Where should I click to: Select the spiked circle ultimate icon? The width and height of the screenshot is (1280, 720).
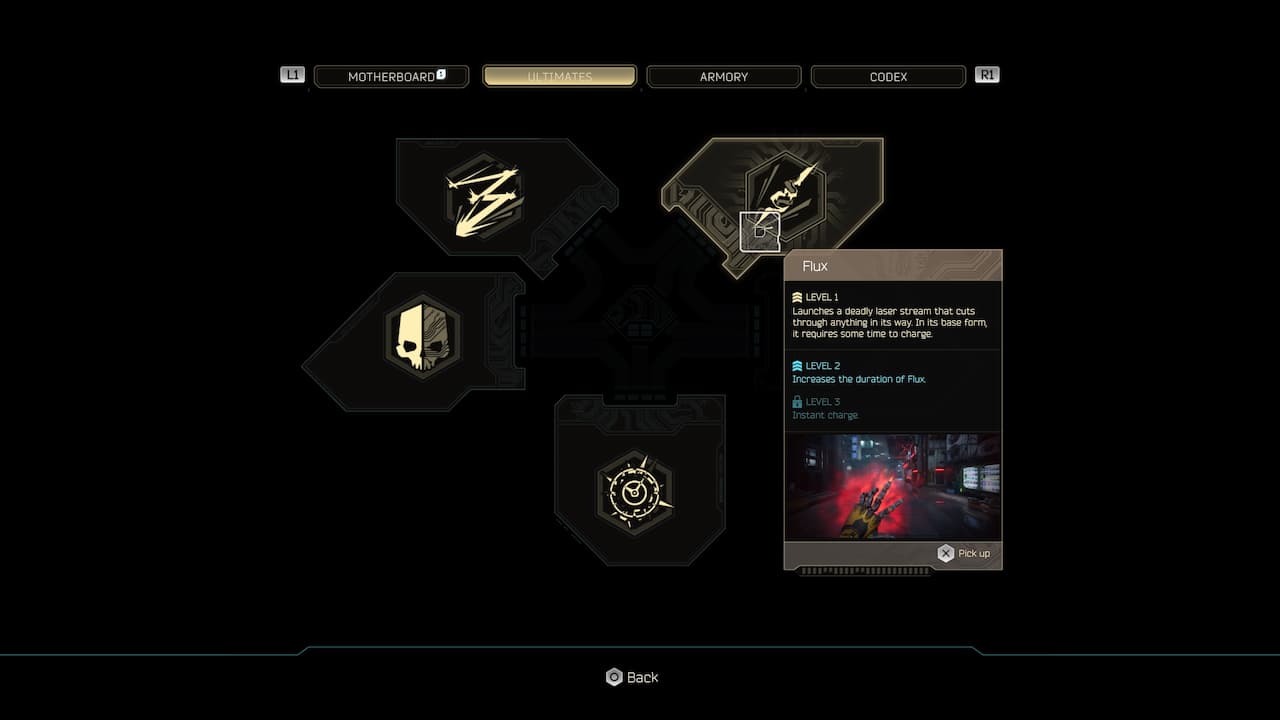(635, 491)
